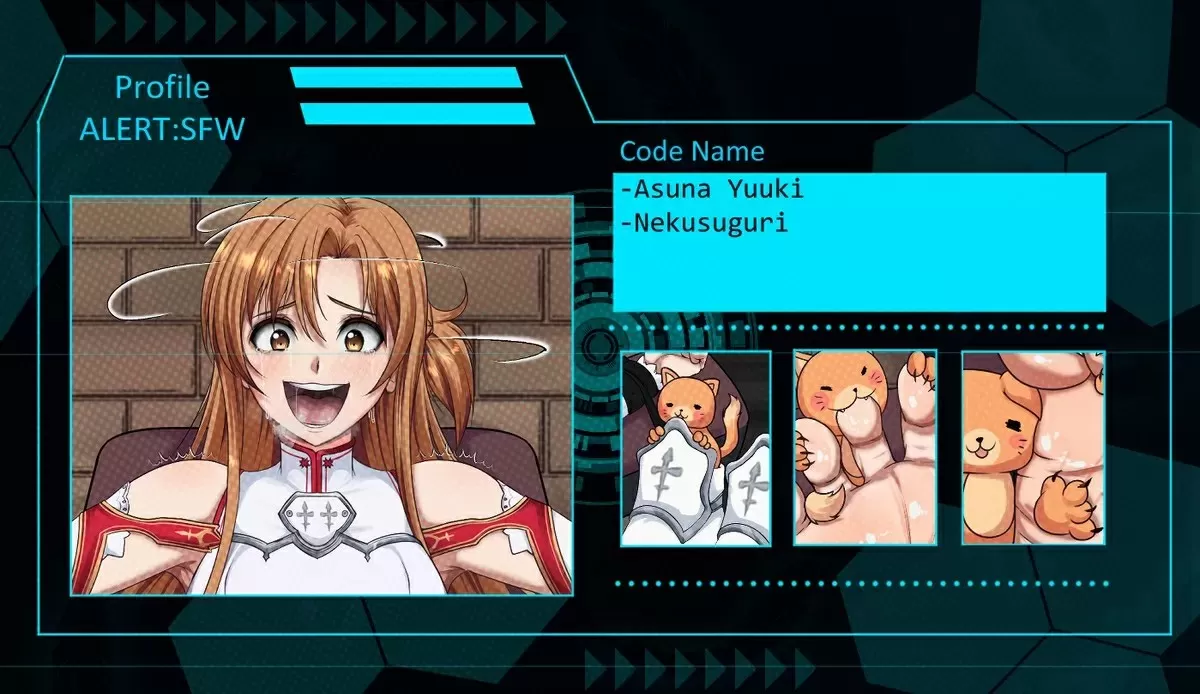Viewport: 1200px width, 694px height.
Task: Select the Code Name text box
Action: pyautogui.click(x=859, y=242)
